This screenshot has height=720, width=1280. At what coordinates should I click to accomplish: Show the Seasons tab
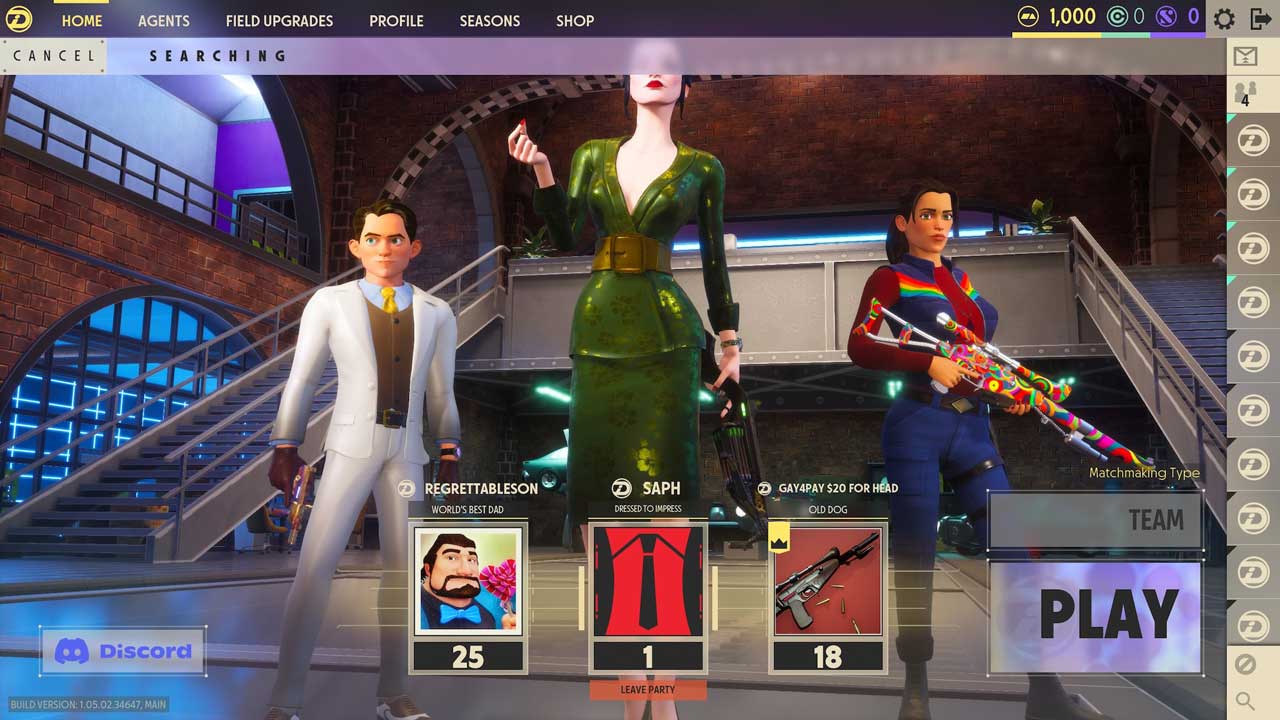(x=489, y=20)
